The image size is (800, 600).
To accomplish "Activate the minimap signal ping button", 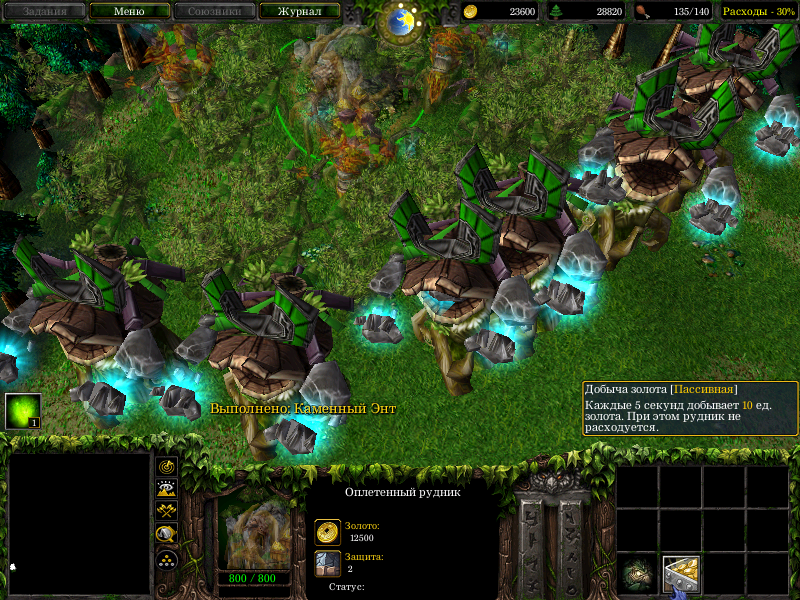I will [x=167, y=466].
